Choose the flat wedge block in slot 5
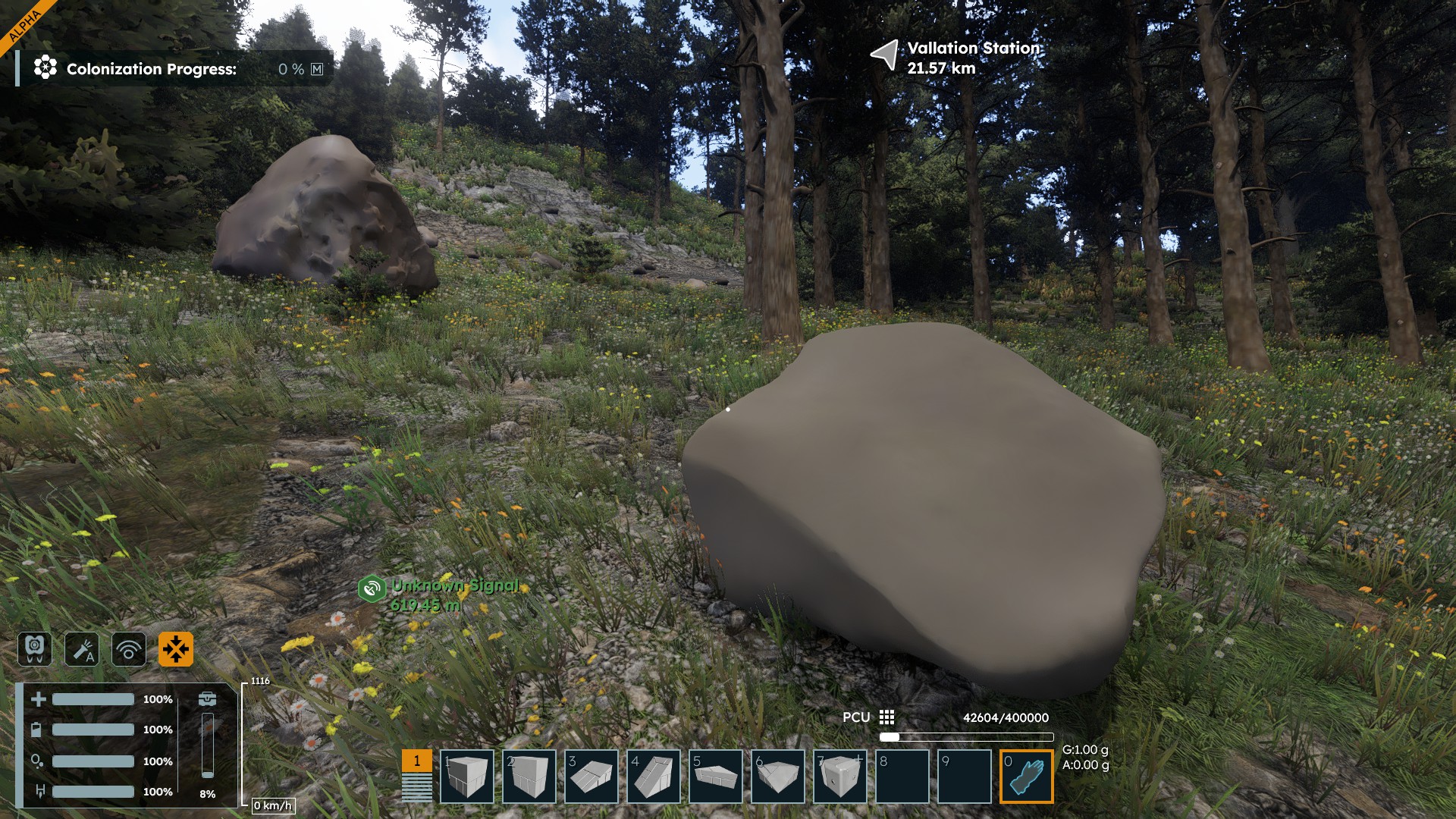Screen dimensions: 1456x819 coord(715,776)
